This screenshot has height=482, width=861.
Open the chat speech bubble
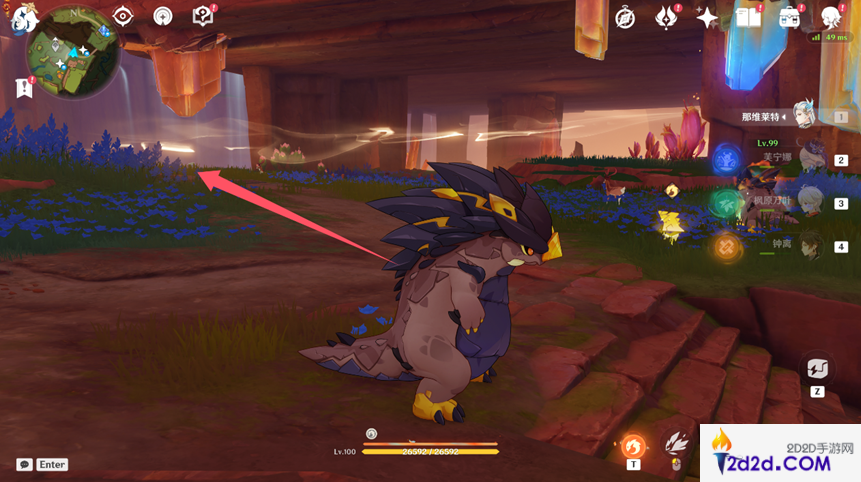[24, 465]
